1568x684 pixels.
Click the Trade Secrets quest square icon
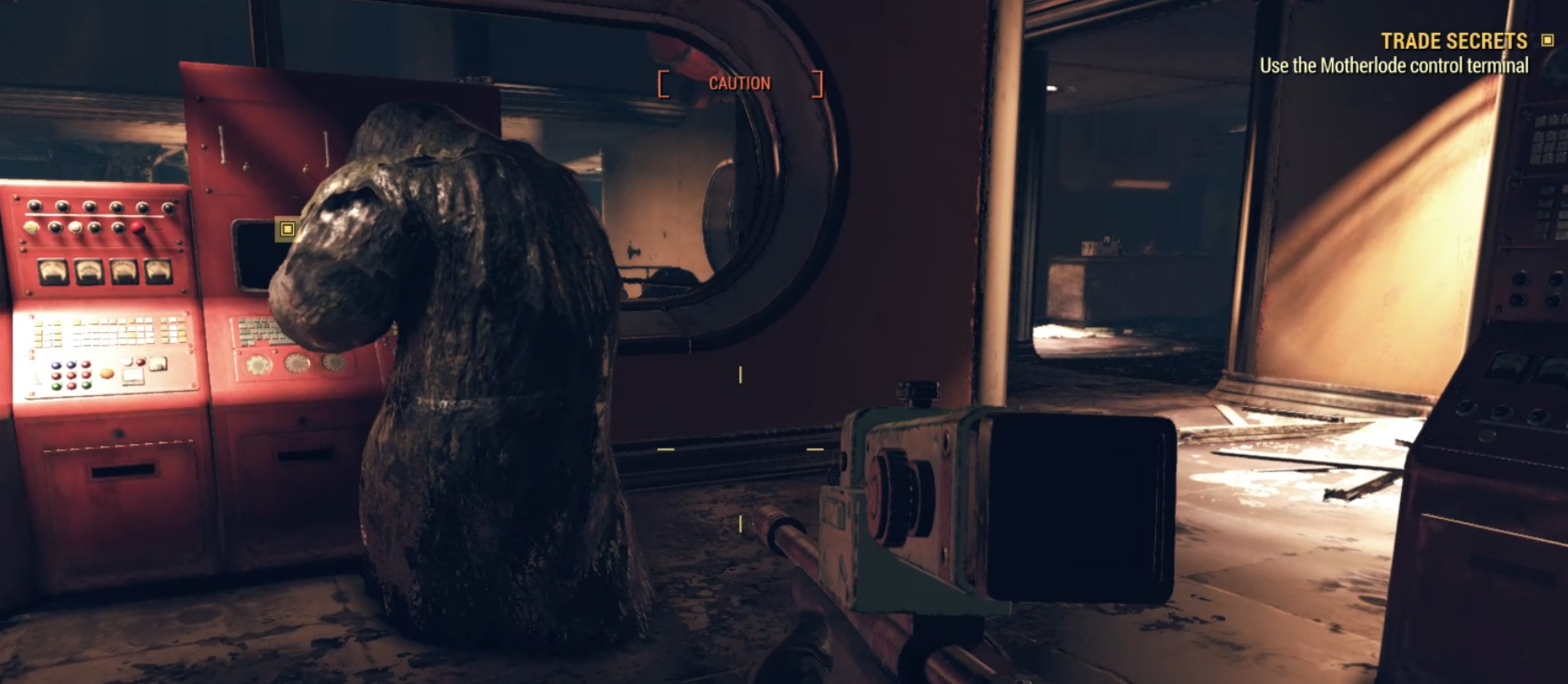(1548, 40)
